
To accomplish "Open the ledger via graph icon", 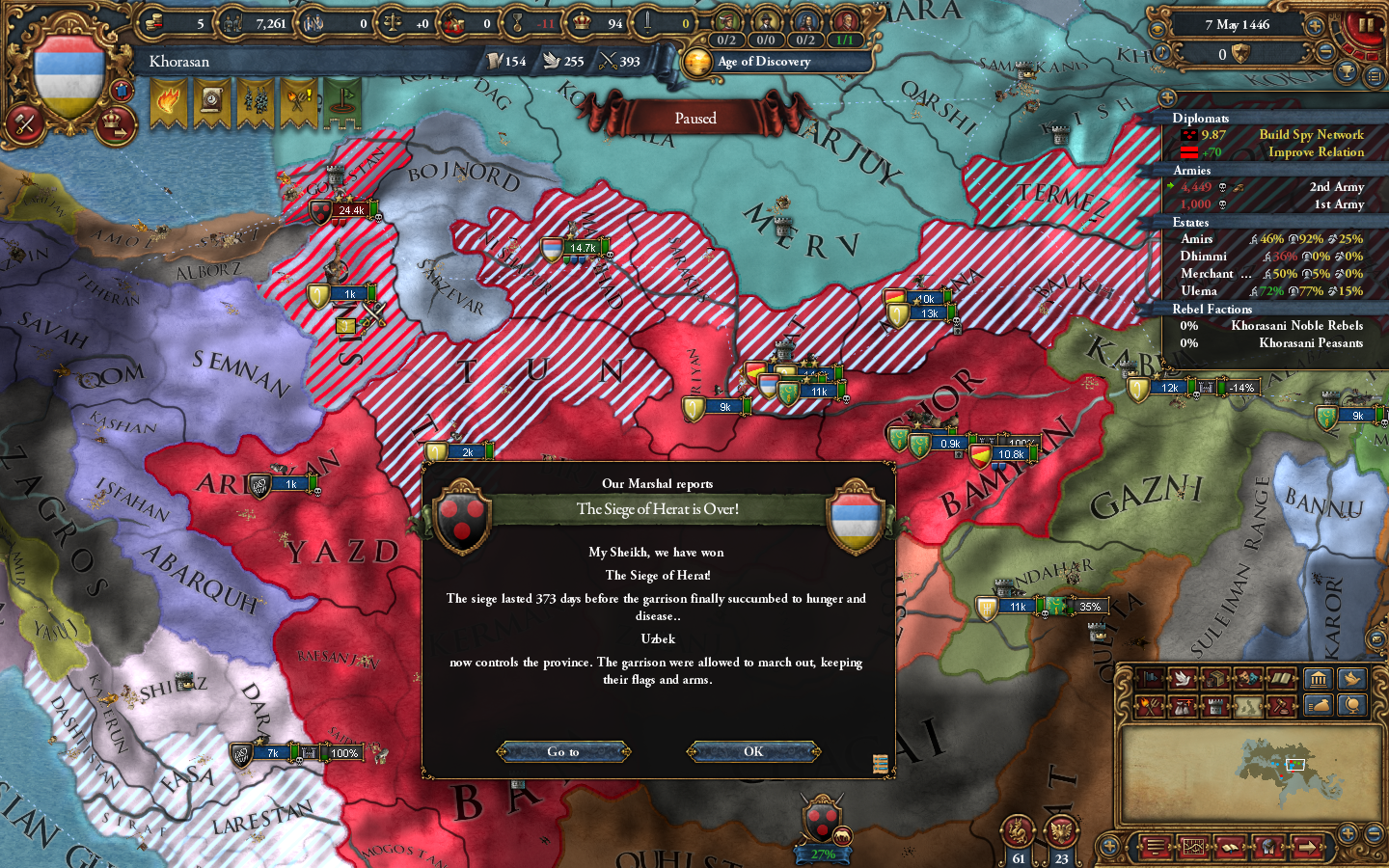I will click(x=1194, y=847).
